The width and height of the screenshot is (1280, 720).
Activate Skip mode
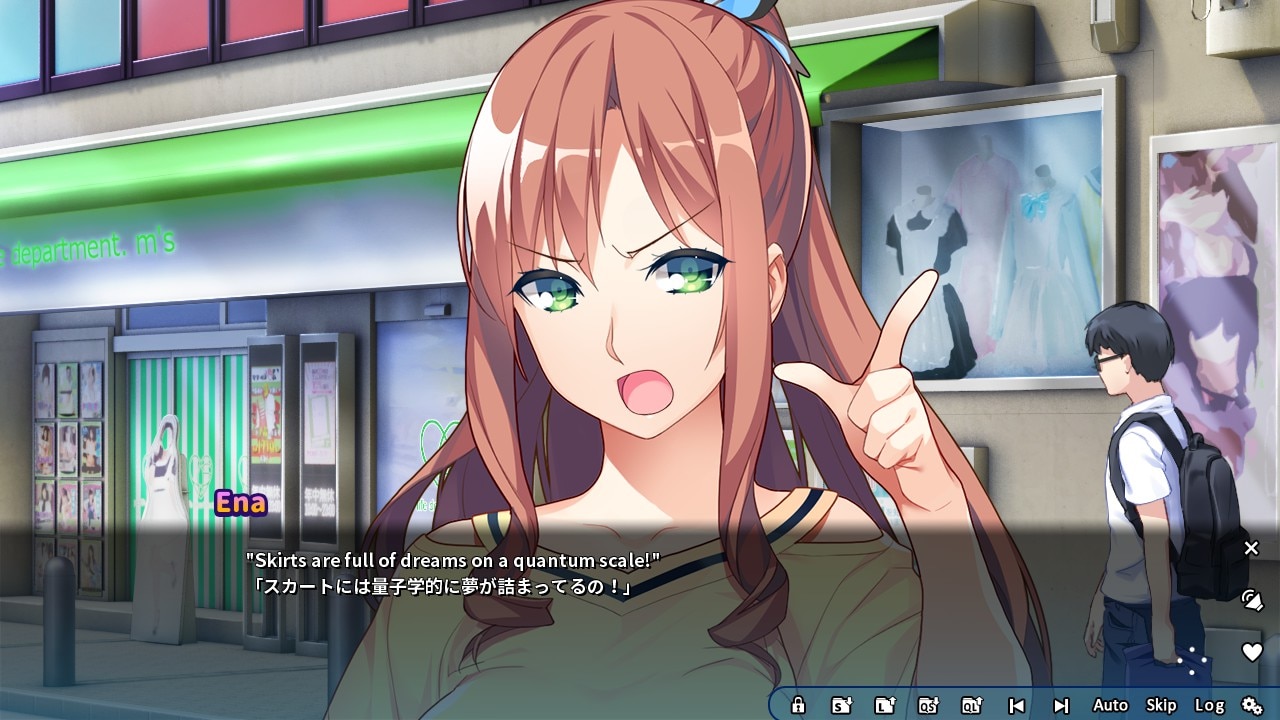(1161, 705)
